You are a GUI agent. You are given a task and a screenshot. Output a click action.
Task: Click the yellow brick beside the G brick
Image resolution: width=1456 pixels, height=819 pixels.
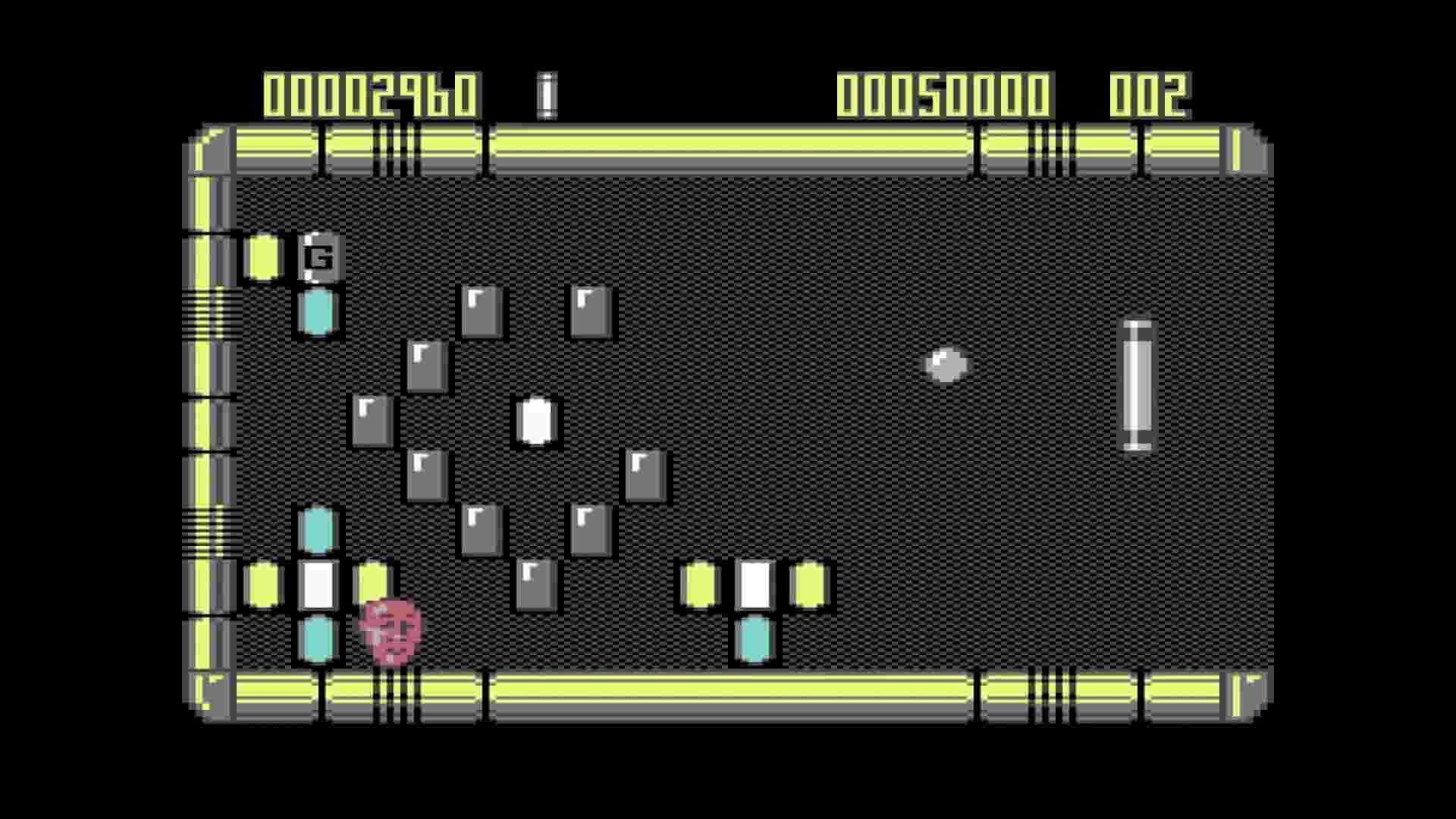262,258
